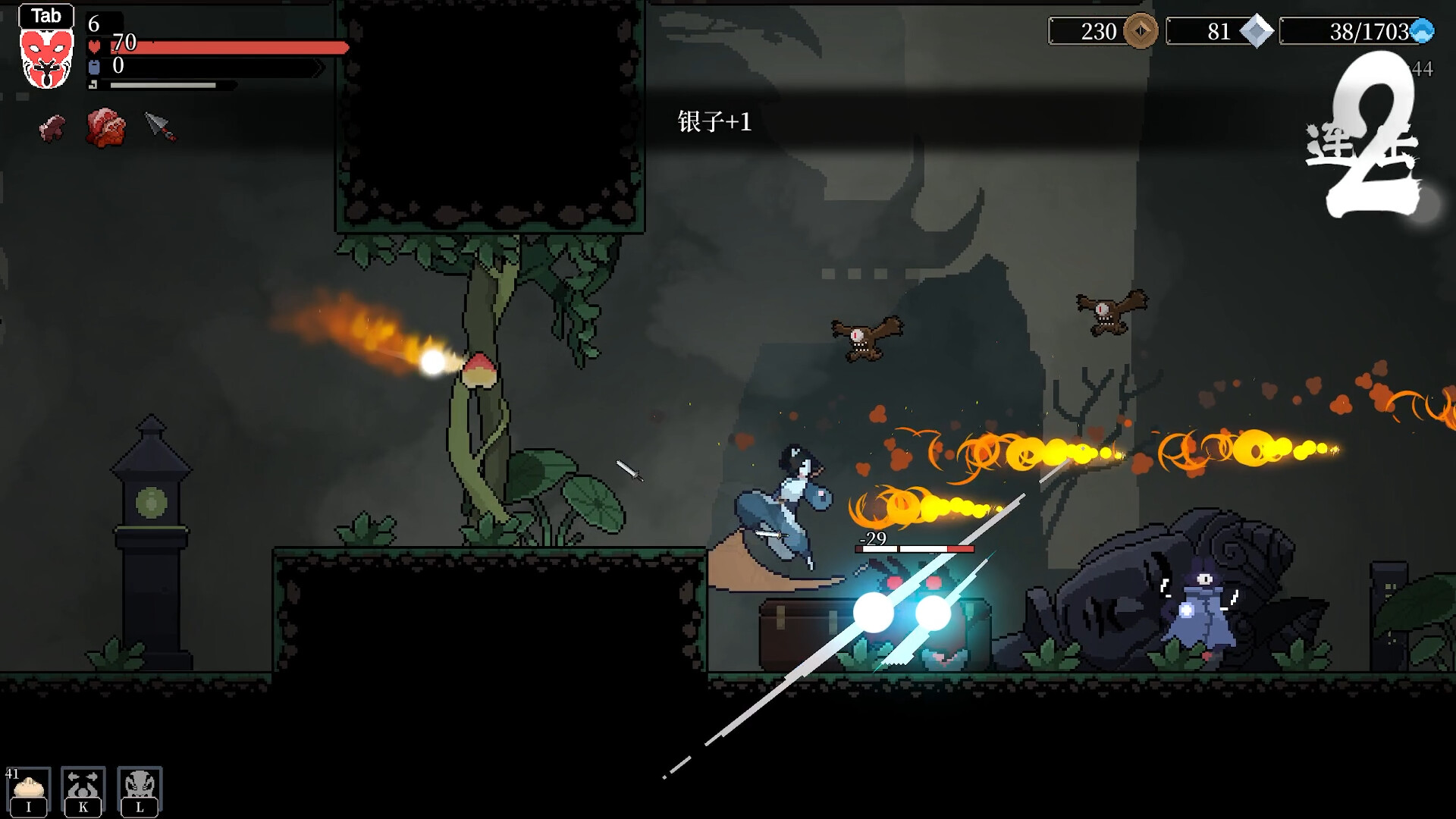Screen dimensions: 1456x819
Task: Click the white diamond gem currency icon
Action: point(1257,33)
